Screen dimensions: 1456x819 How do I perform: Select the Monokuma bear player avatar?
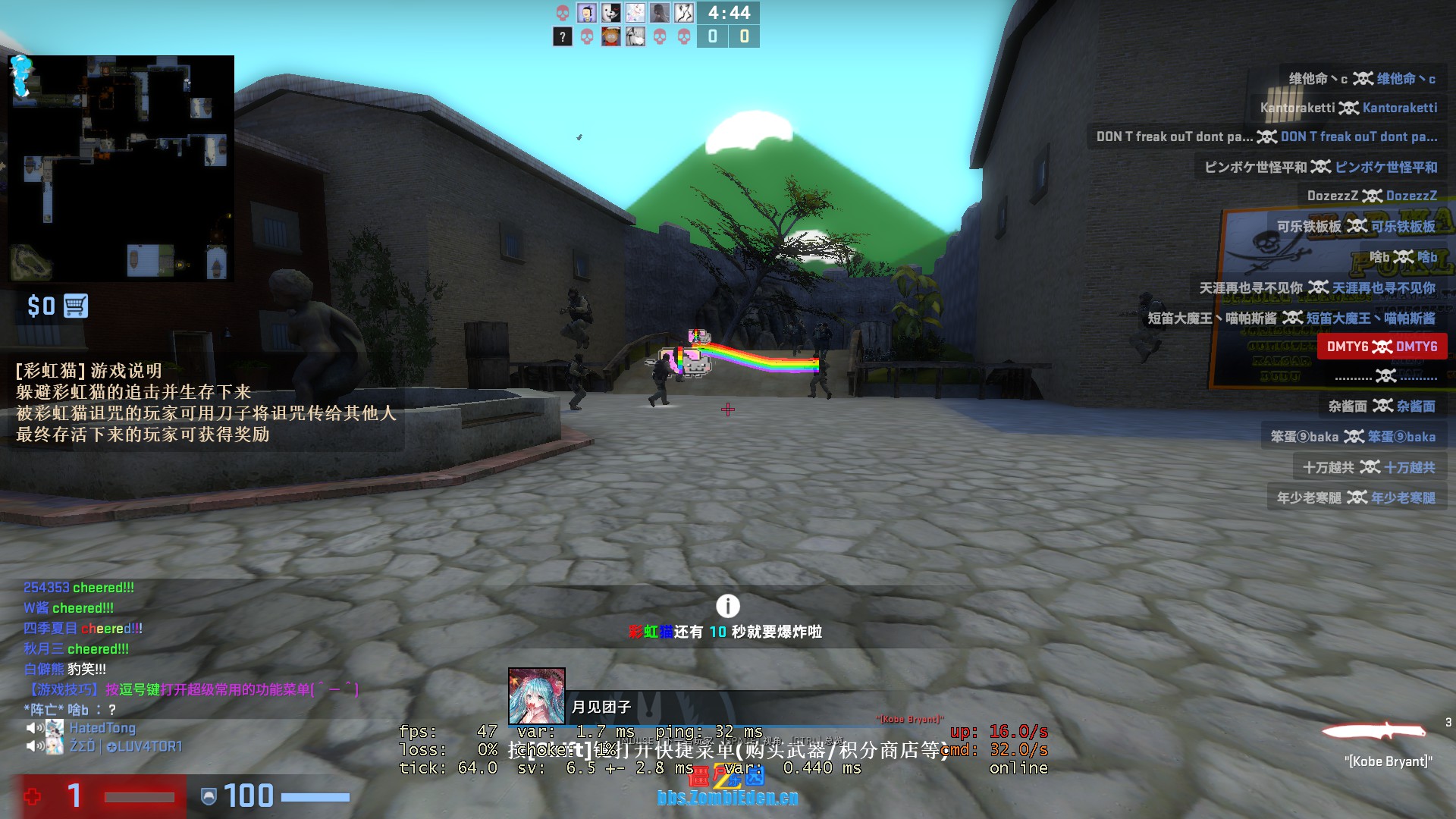coord(610,13)
